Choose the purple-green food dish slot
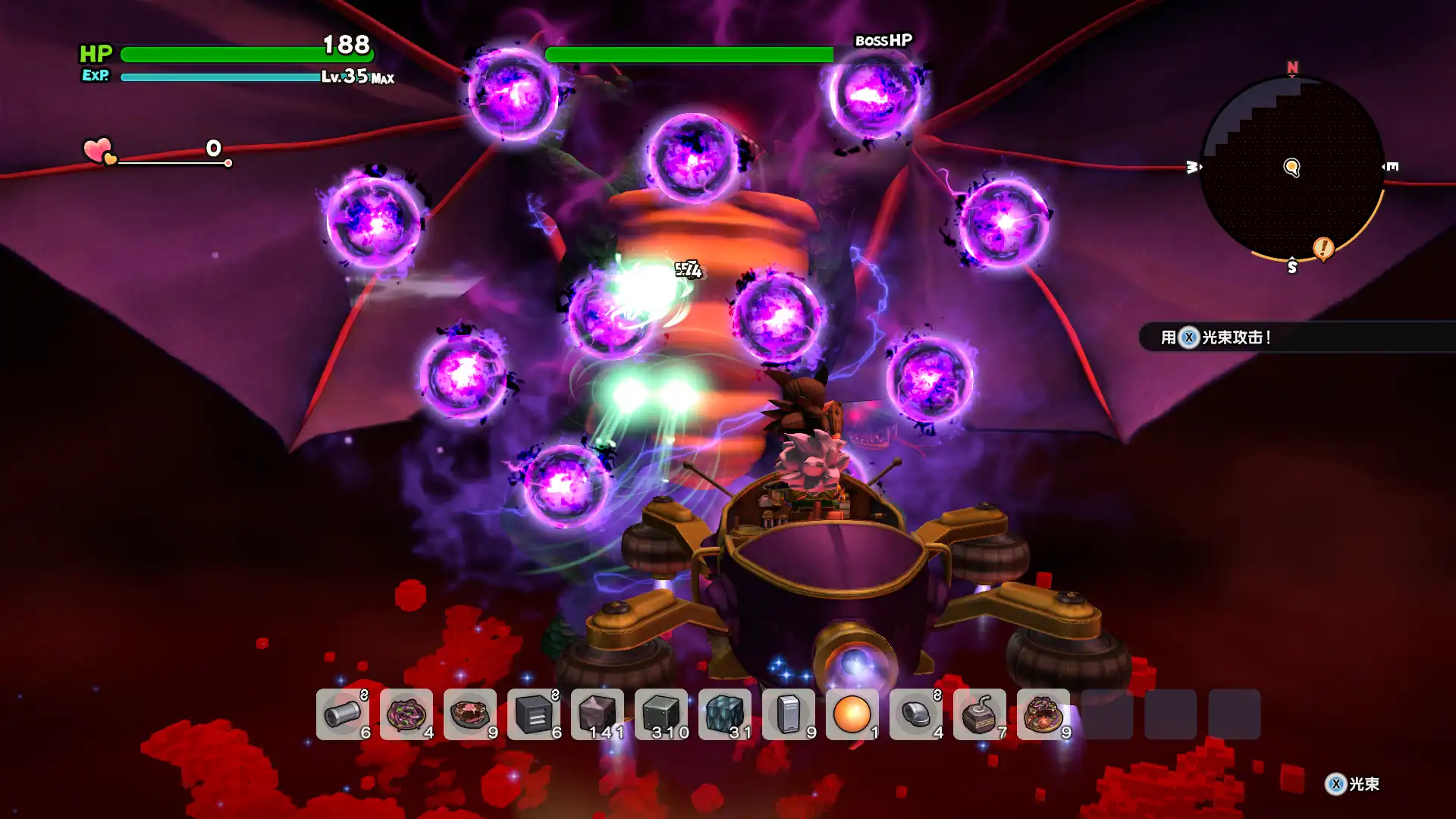 (406, 714)
